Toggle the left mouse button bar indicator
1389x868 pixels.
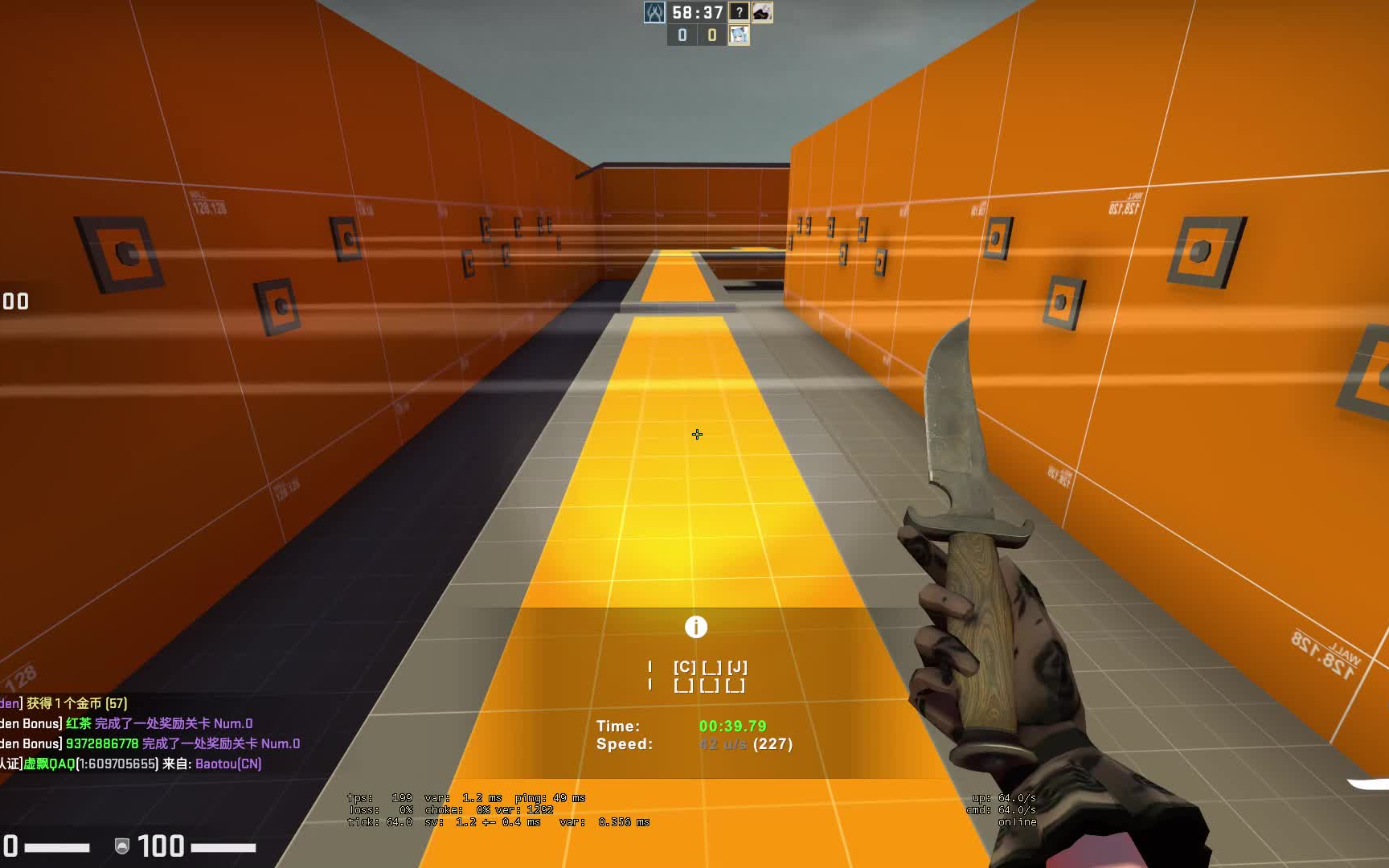pos(651,665)
